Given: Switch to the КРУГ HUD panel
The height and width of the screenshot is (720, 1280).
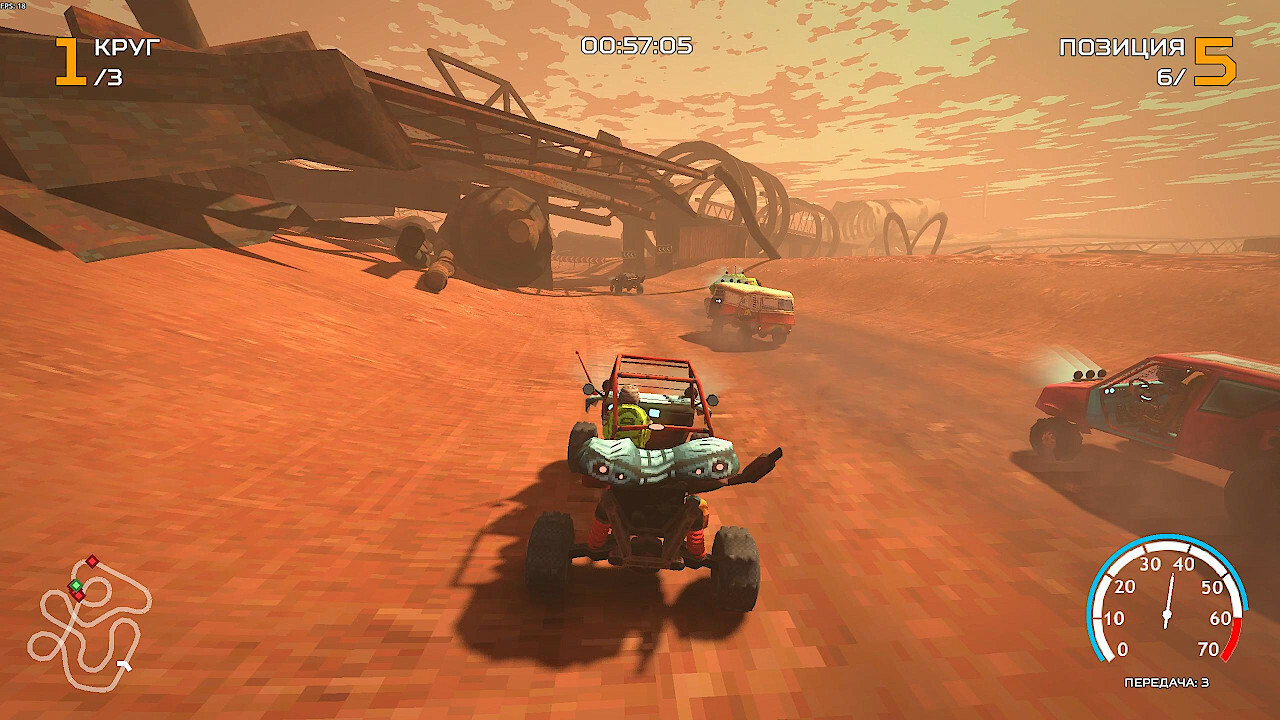Looking at the screenshot, I should click(x=124, y=44).
